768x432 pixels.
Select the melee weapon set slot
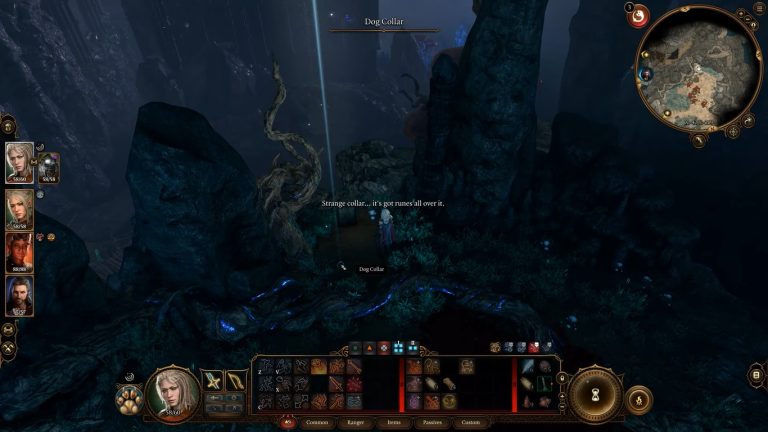pos(214,380)
